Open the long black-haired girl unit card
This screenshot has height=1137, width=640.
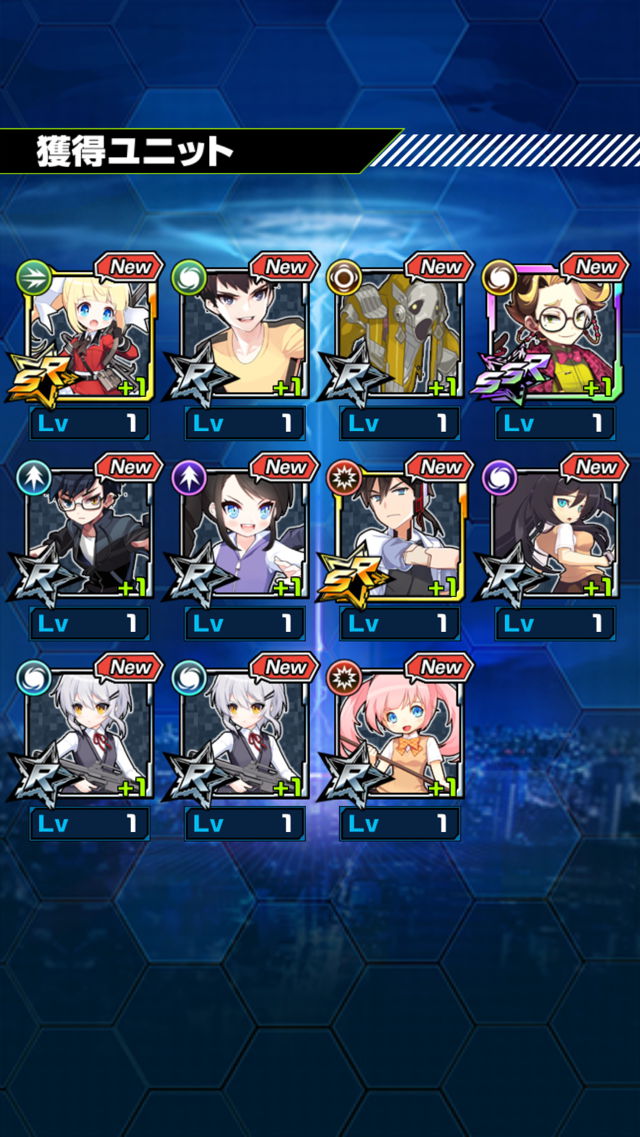point(555,532)
